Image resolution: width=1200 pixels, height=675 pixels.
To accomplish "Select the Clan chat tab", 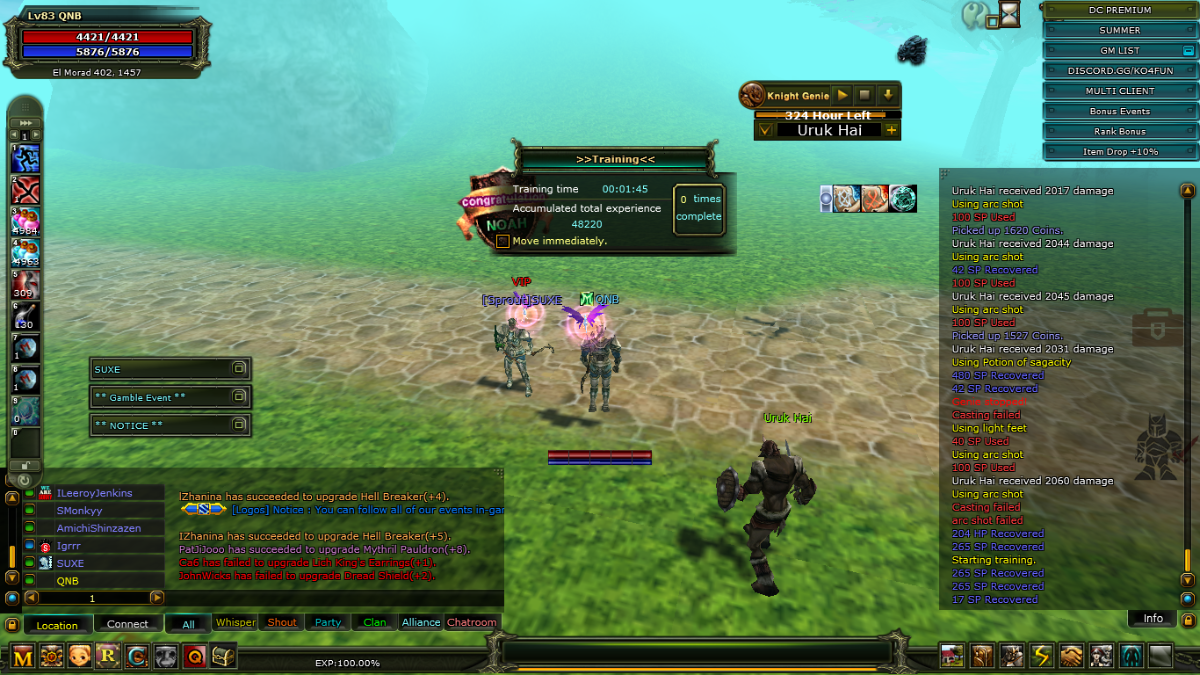I will coord(375,622).
